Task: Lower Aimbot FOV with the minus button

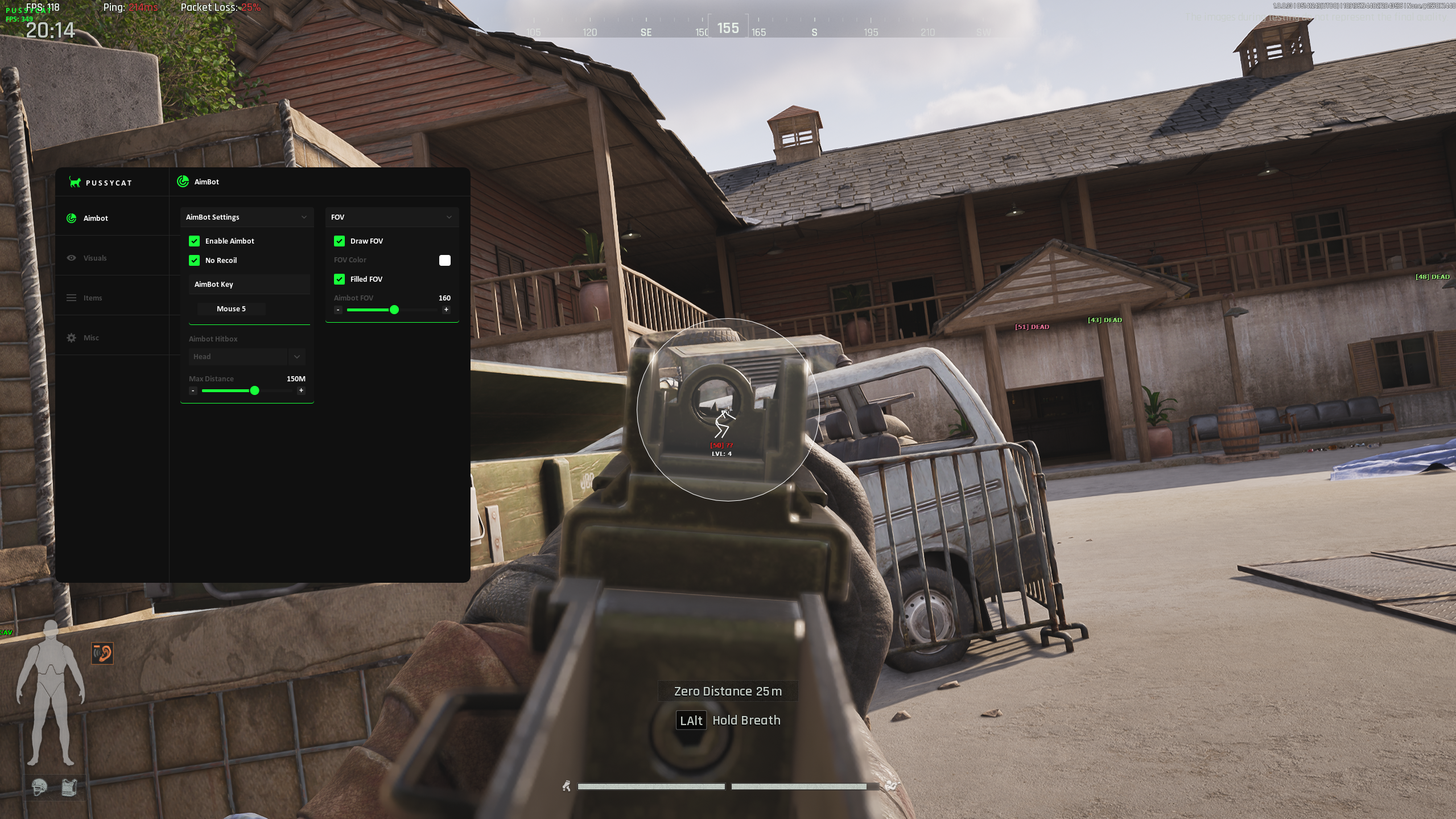Action: pyautogui.click(x=339, y=310)
